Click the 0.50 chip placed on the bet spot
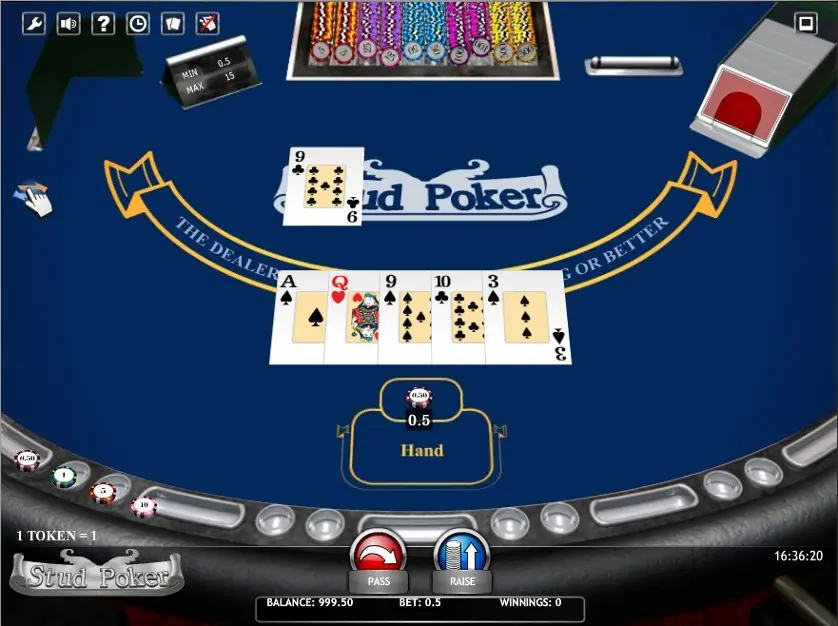 (x=419, y=397)
